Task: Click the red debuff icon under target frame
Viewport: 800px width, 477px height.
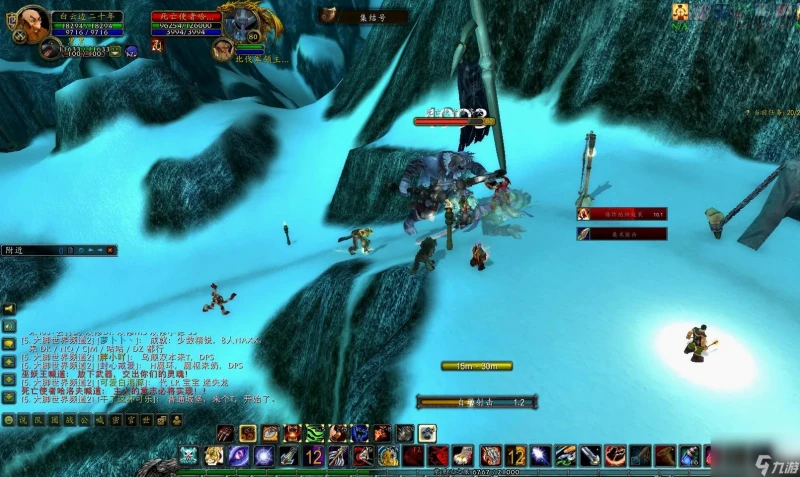Action: pyautogui.click(x=156, y=45)
